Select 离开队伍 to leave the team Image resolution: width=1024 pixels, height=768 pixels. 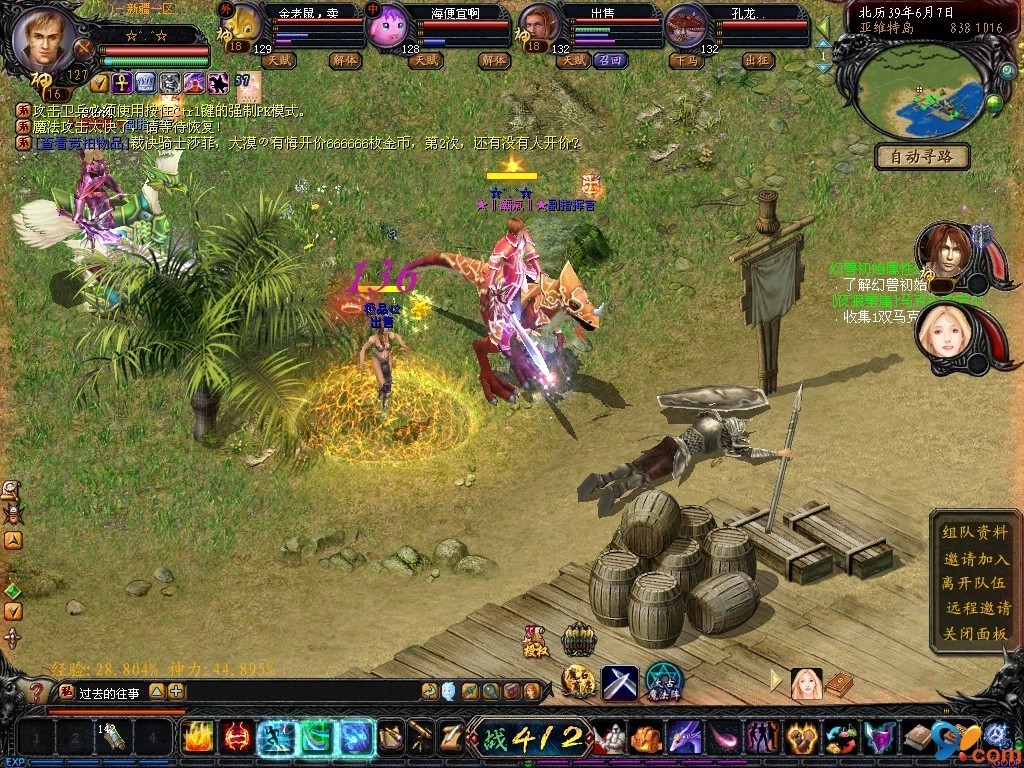tap(975, 583)
